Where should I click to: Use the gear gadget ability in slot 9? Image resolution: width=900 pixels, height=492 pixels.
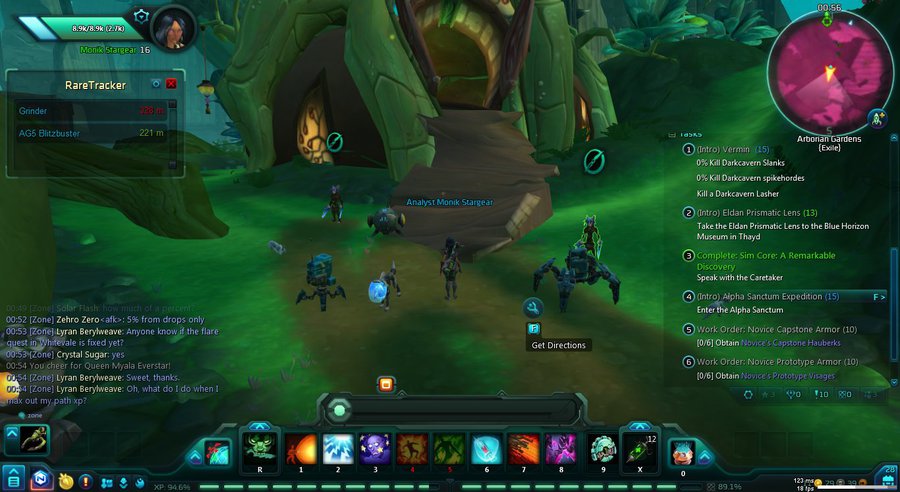coord(603,448)
